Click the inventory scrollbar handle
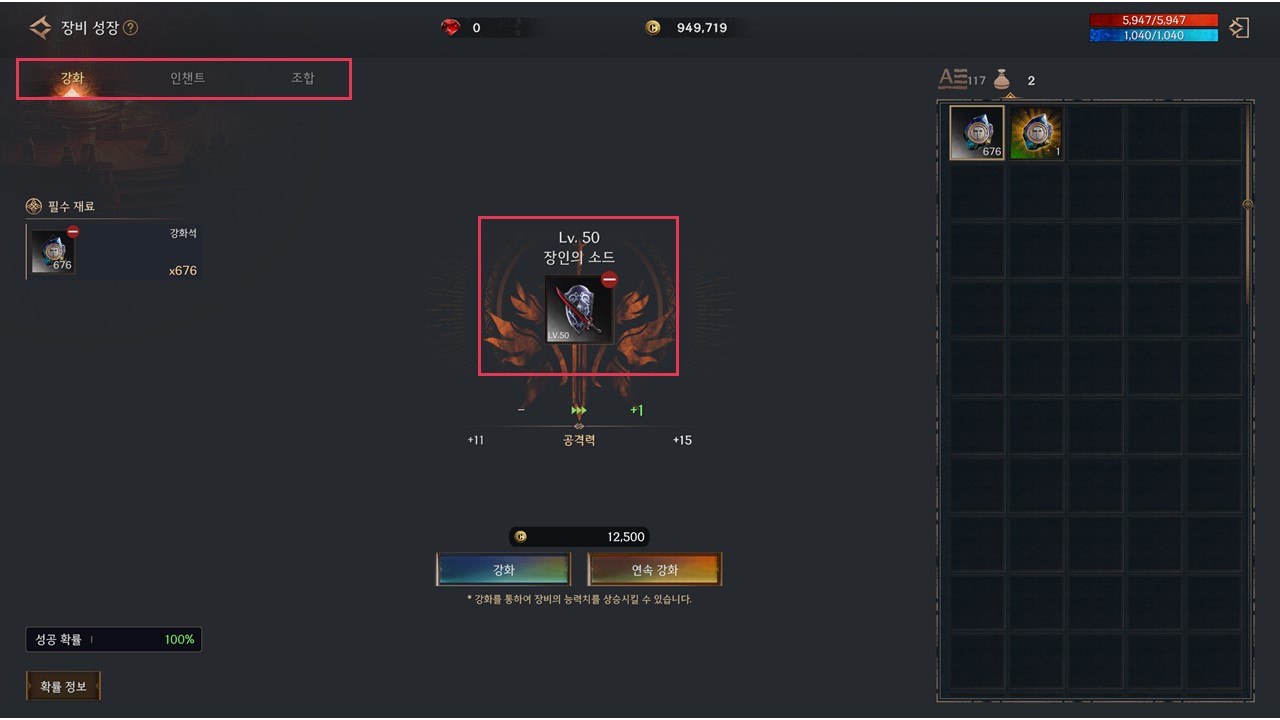Viewport: 1280px width, 720px height. tap(1247, 204)
